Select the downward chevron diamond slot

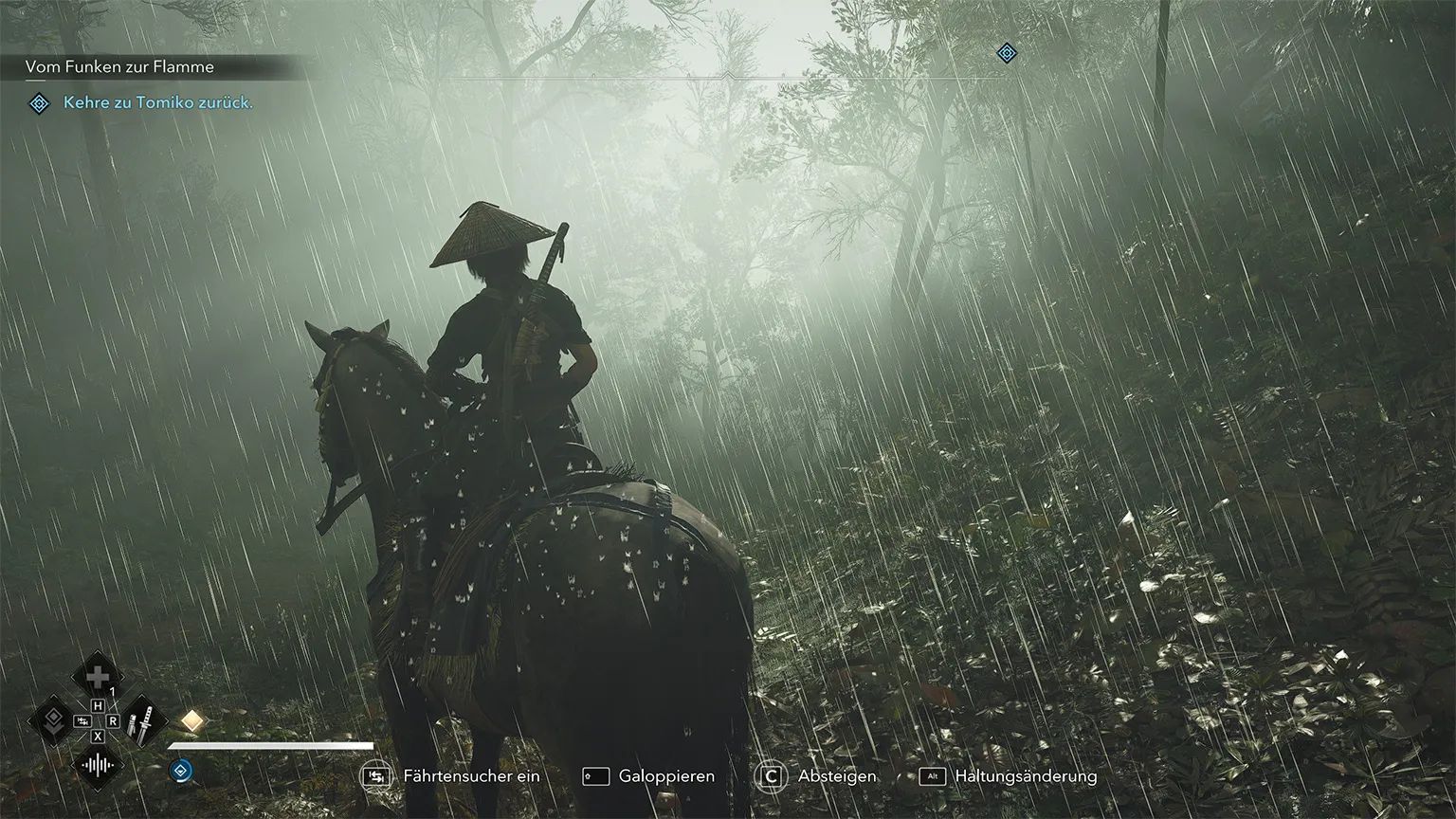pos(53,720)
